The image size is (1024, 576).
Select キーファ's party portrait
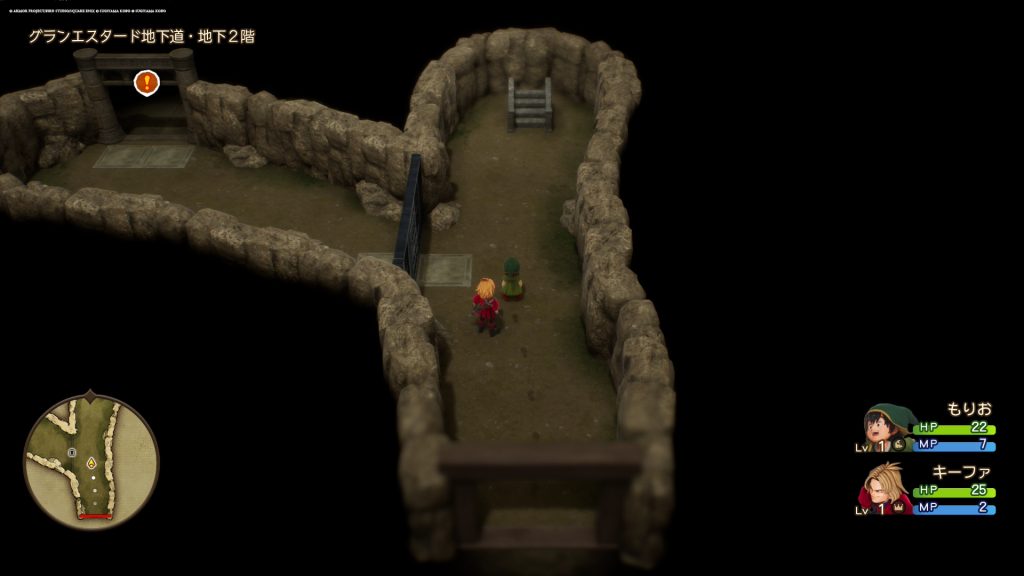pos(885,487)
